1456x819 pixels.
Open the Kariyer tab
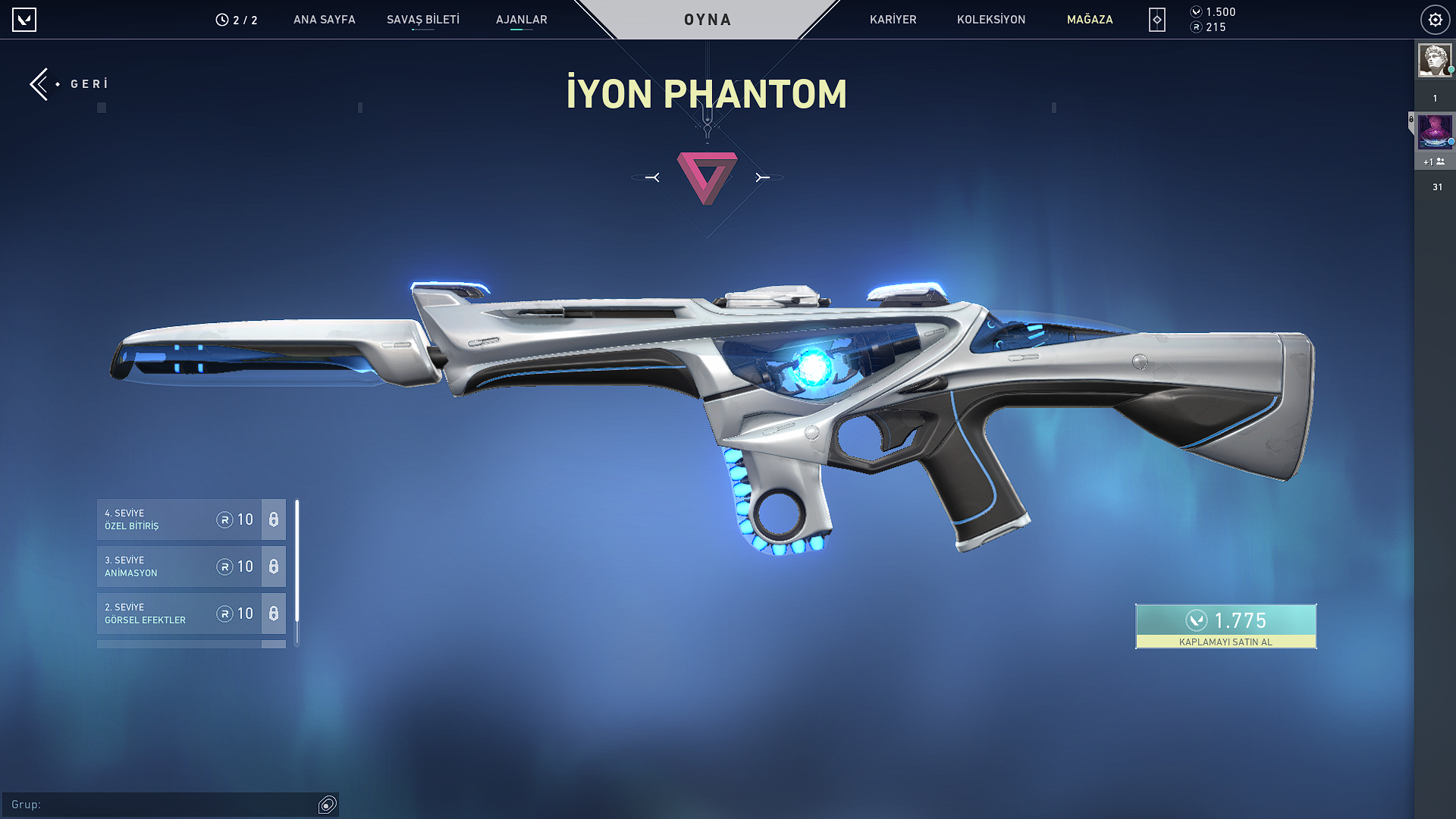tap(893, 20)
